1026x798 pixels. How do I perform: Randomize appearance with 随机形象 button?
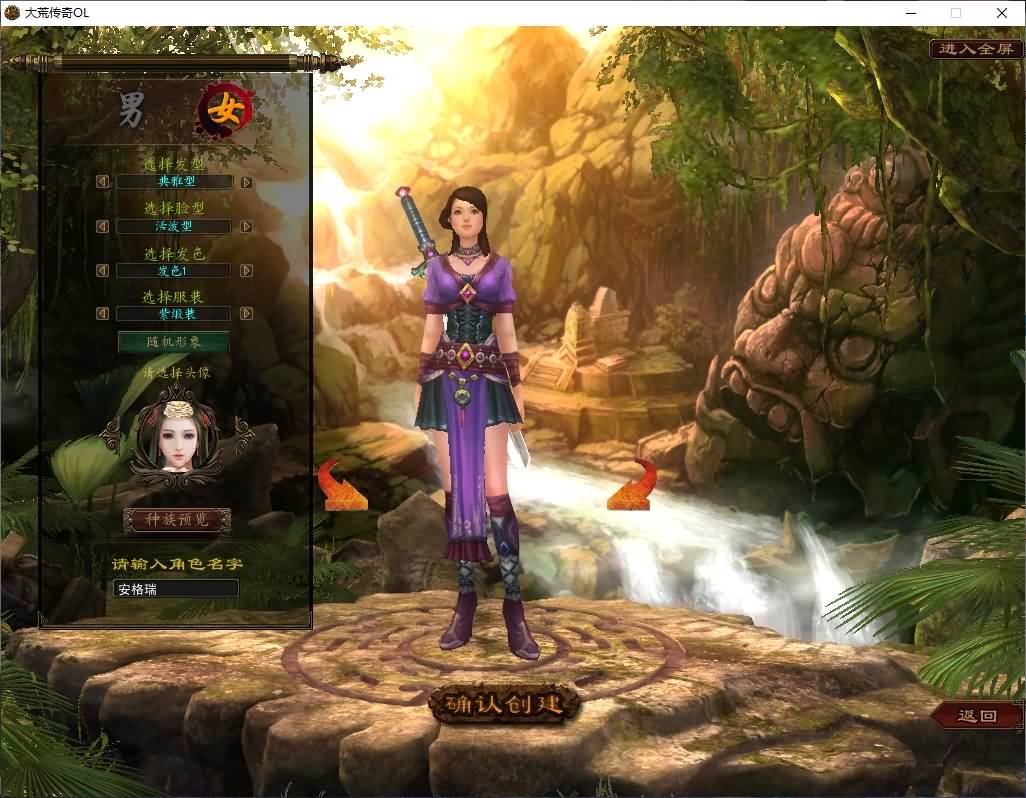click(174, 342)
